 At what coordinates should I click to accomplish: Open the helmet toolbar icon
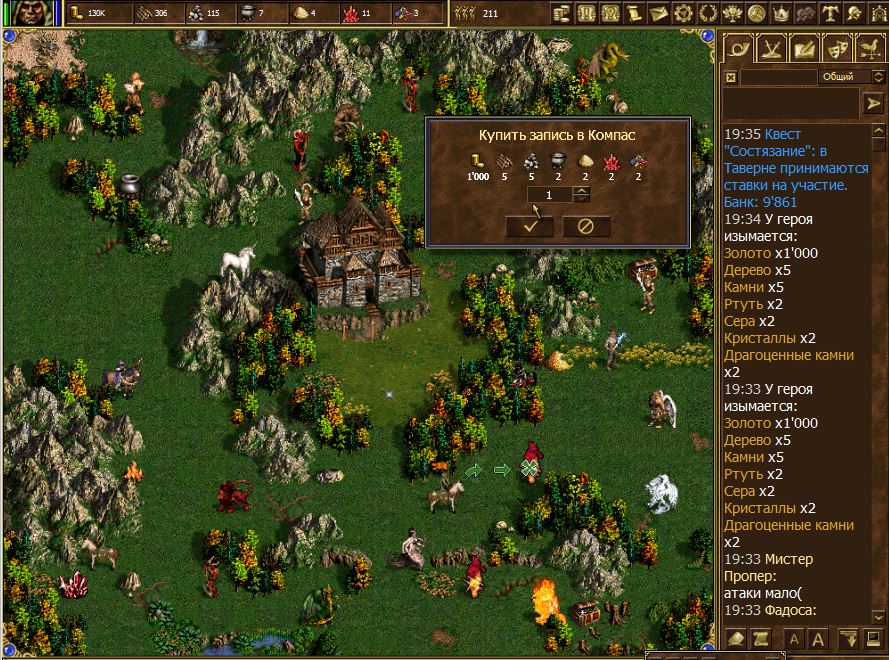[x=855, y=14]
